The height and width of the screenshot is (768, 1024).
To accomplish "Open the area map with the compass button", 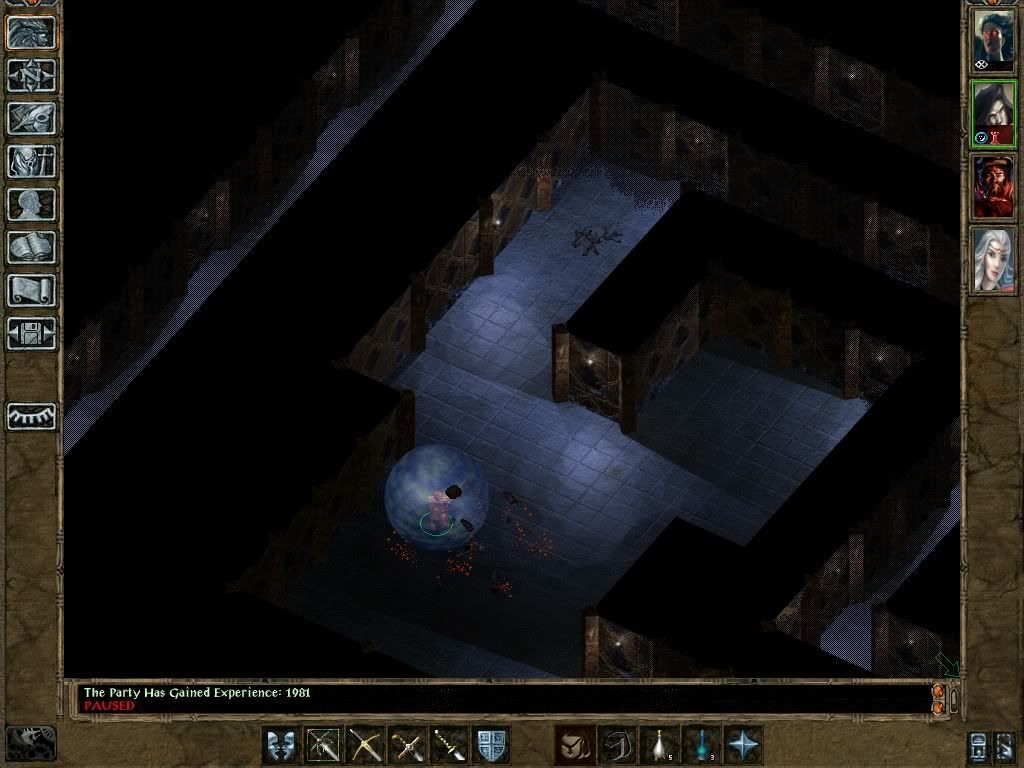I will 31,74.
